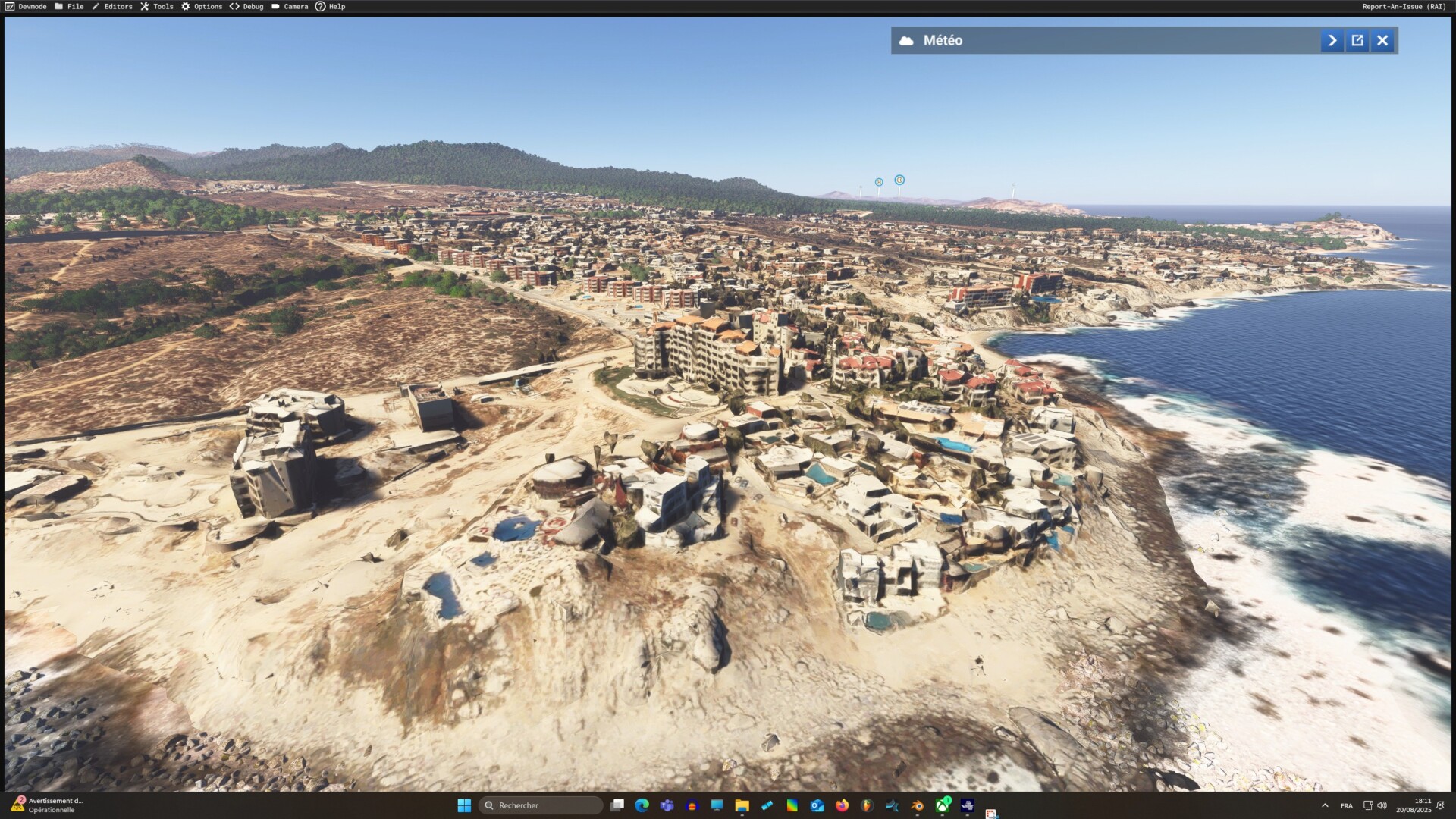Open the Windows Start menu
Screen dimensions: 1456x819
click(464, 805)
